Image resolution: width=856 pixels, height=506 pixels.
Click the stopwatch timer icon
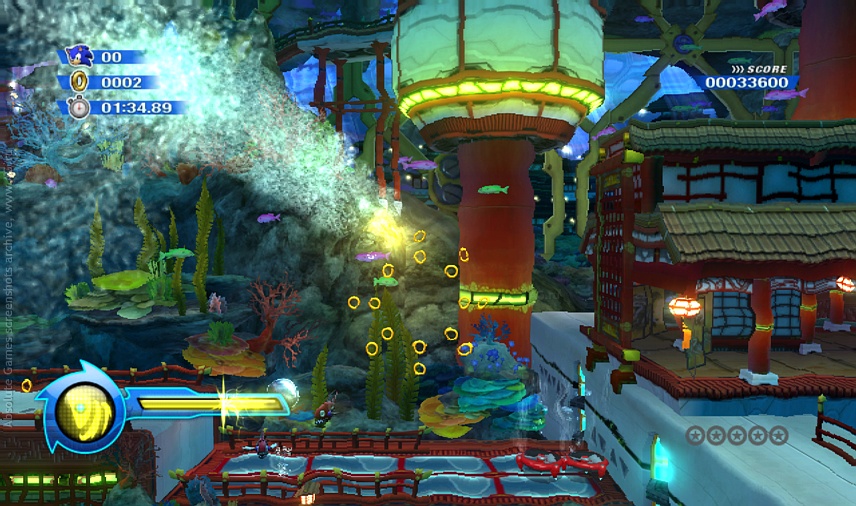[79, 107]
